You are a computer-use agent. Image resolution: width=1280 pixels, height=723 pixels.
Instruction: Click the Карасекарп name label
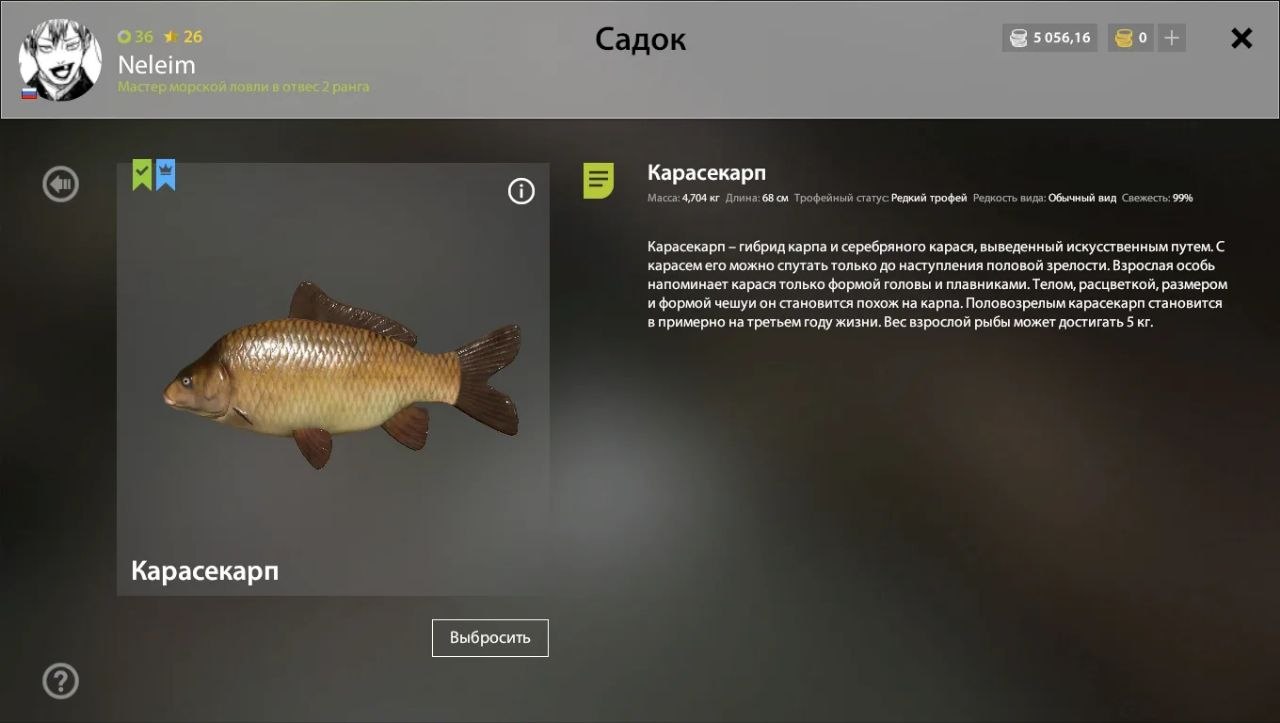point(204,572)
